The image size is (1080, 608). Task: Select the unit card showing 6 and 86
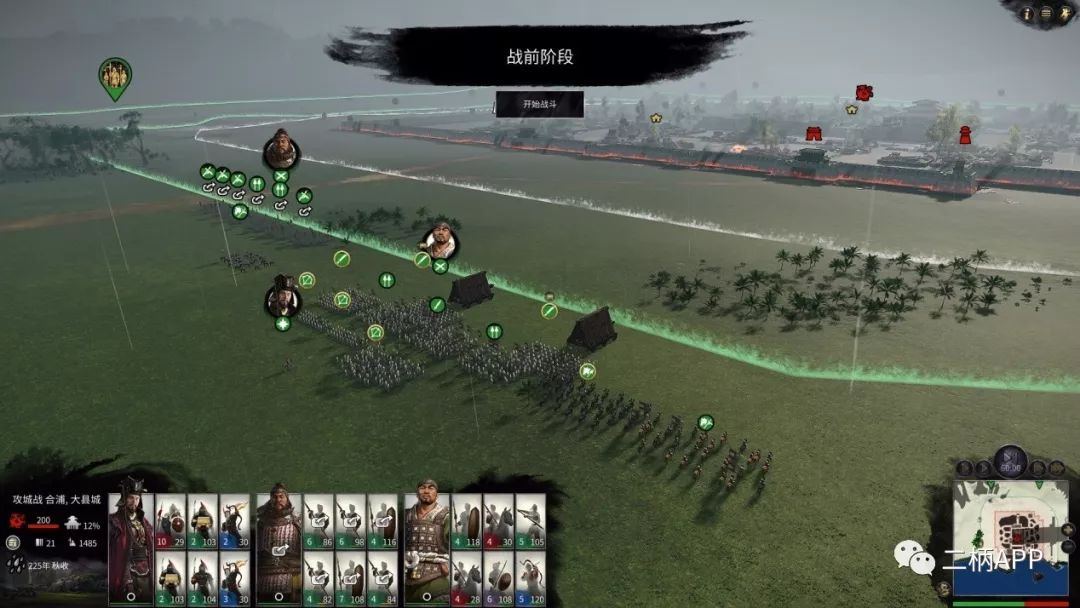(318, 521)
